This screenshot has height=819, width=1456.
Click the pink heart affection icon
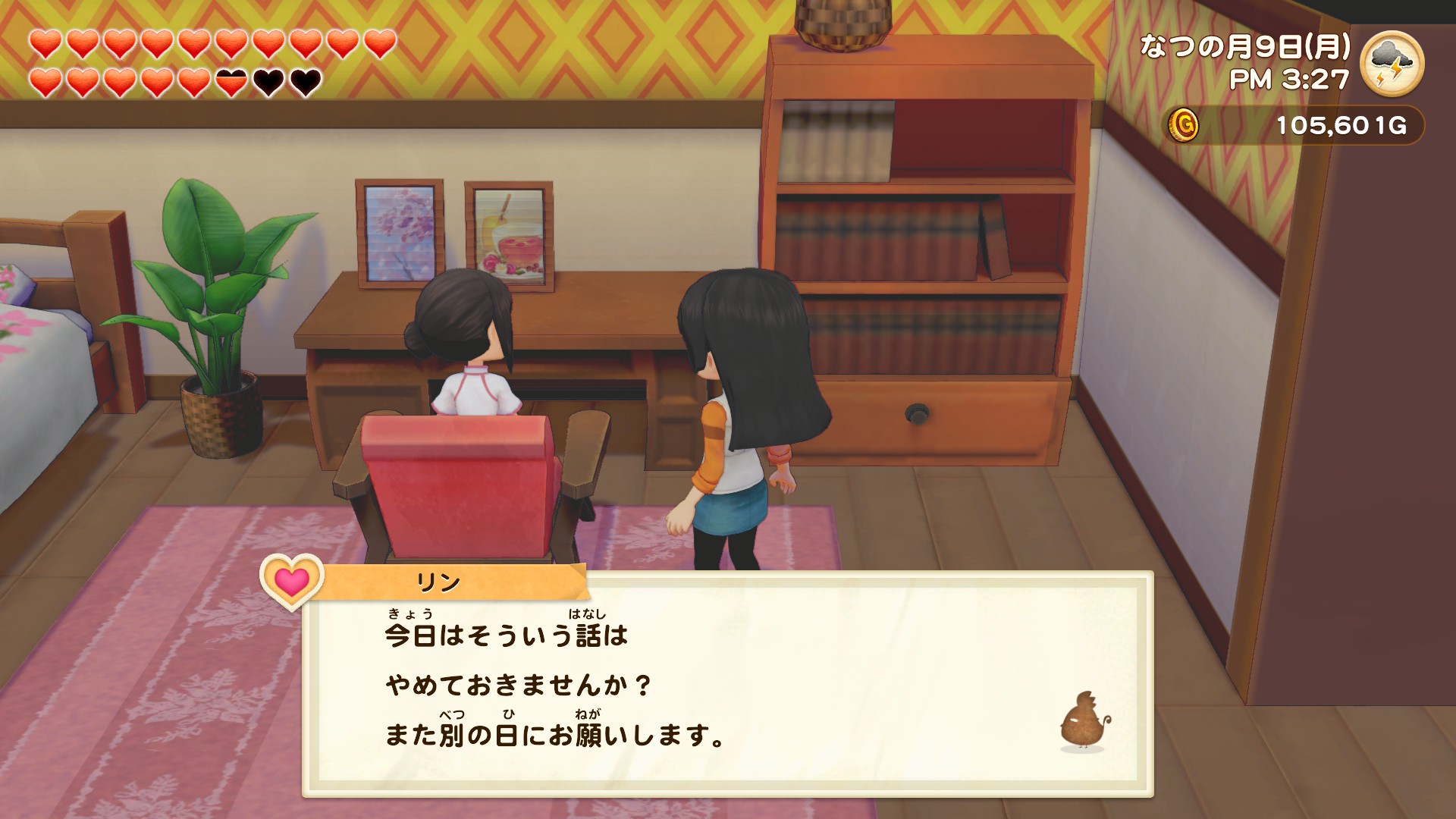coord(292,582)
